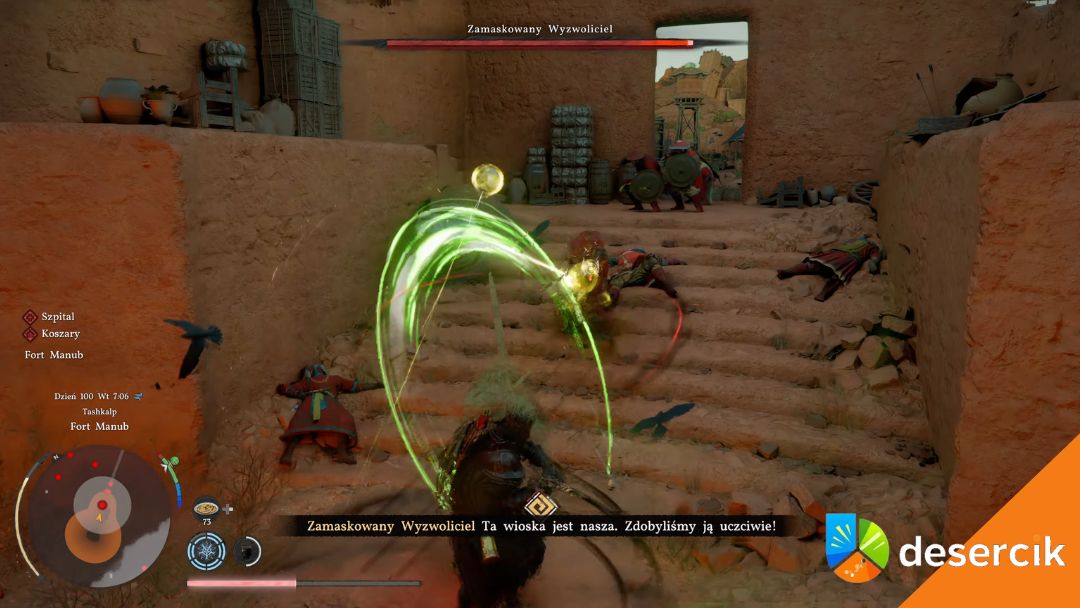Activate the snowflake ability icon
This screenshot has width=1080, height=608.
point(206,551)
